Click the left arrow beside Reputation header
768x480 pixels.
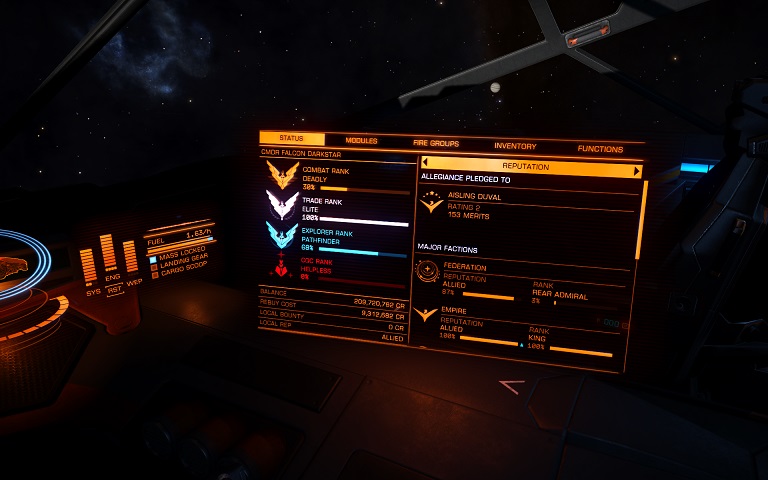425,163
